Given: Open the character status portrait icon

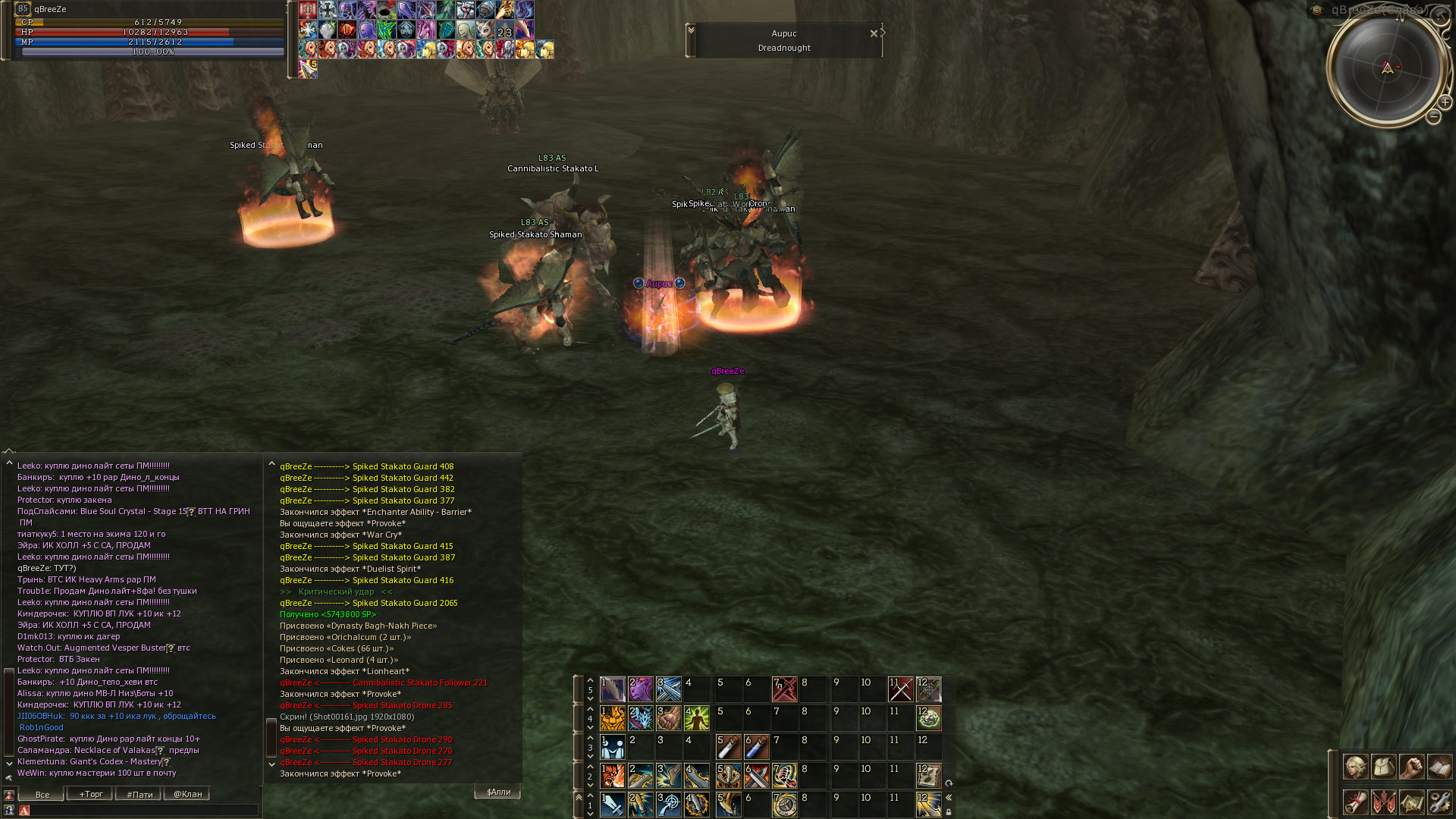Looking at the screenshot, I should [x=1355, y=767].
